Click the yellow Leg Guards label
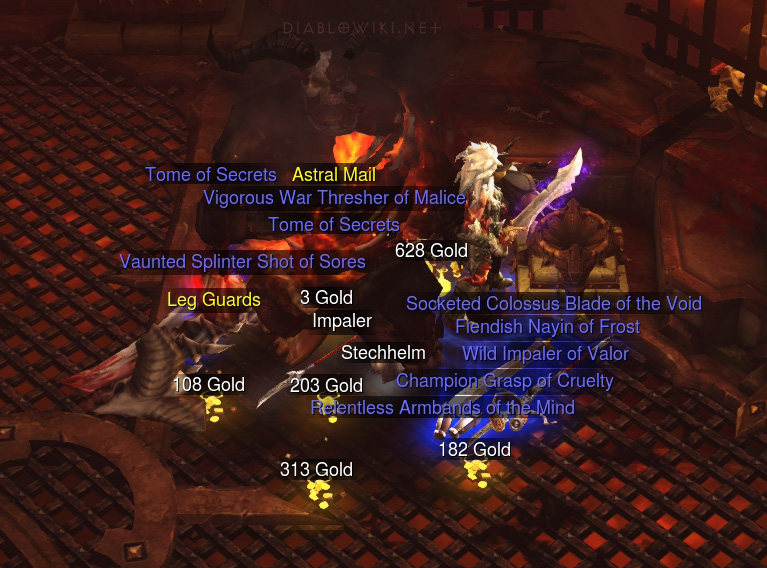The image size is (767, 568). [x=214, y=300]
